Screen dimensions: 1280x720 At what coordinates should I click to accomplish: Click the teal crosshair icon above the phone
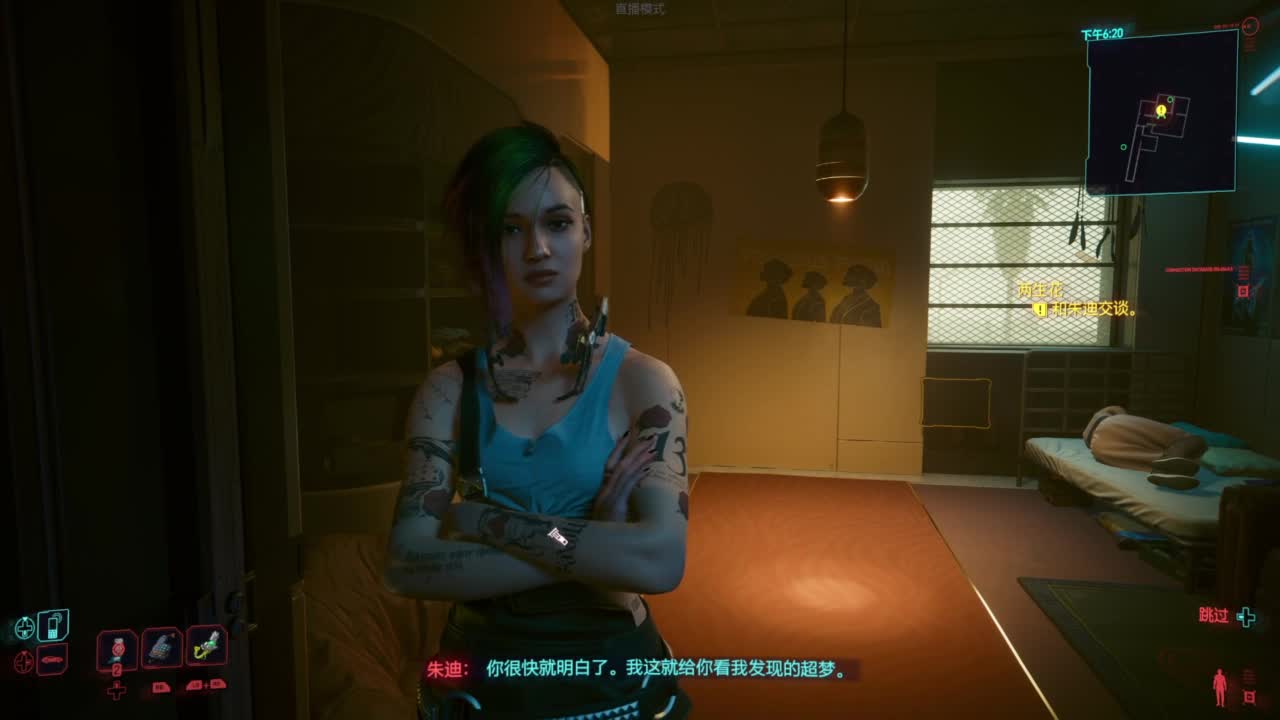[x=23, y=626]
